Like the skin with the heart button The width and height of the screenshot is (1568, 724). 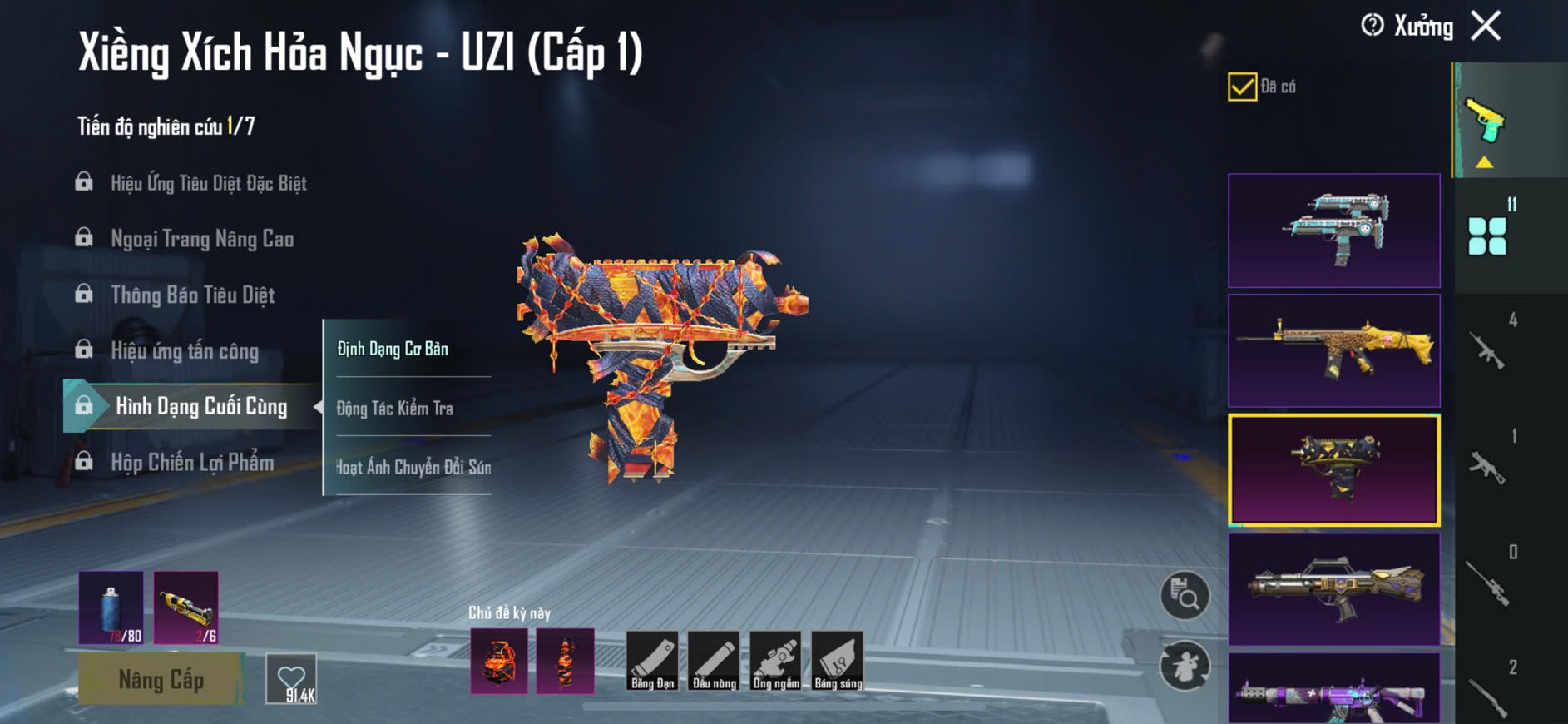[291, 679]
